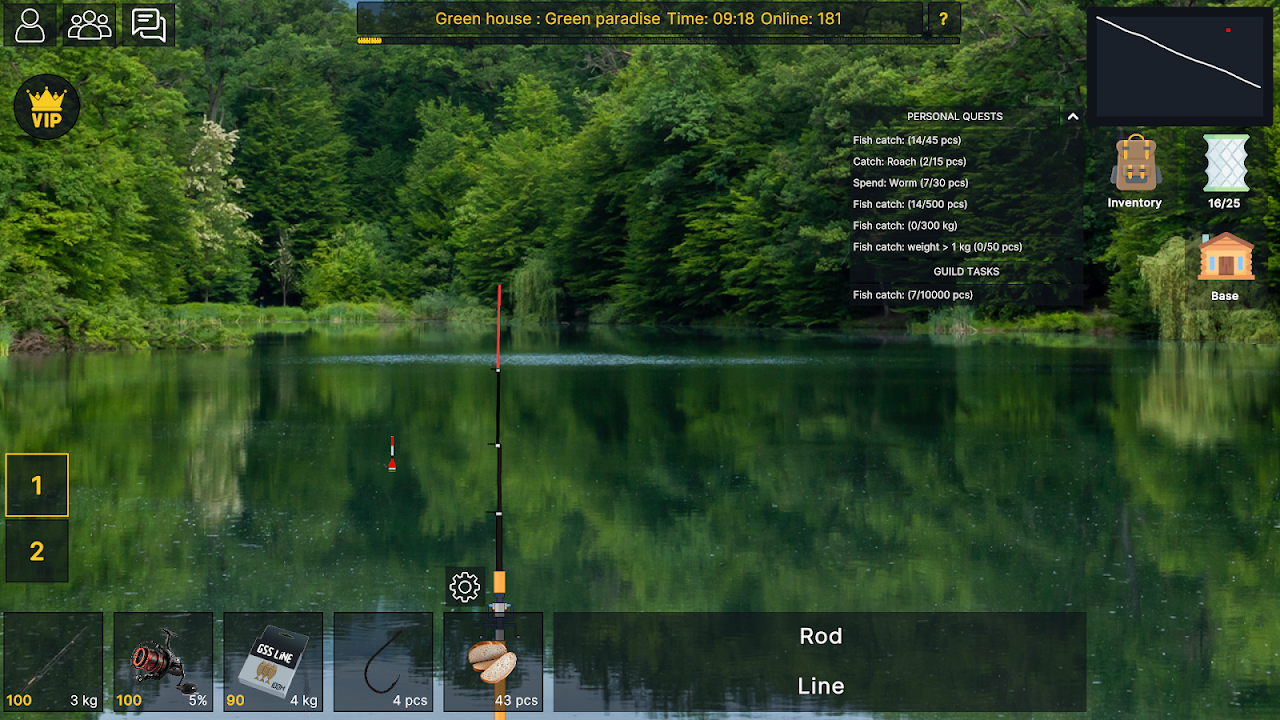Click the VIP crown badge
This screenshot has height=720, width=1280.
(46, 107)
